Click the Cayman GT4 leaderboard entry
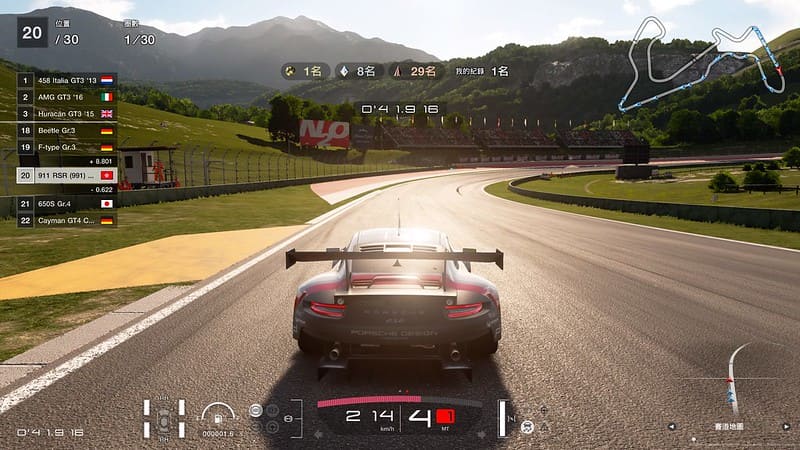 pos(67,220)
